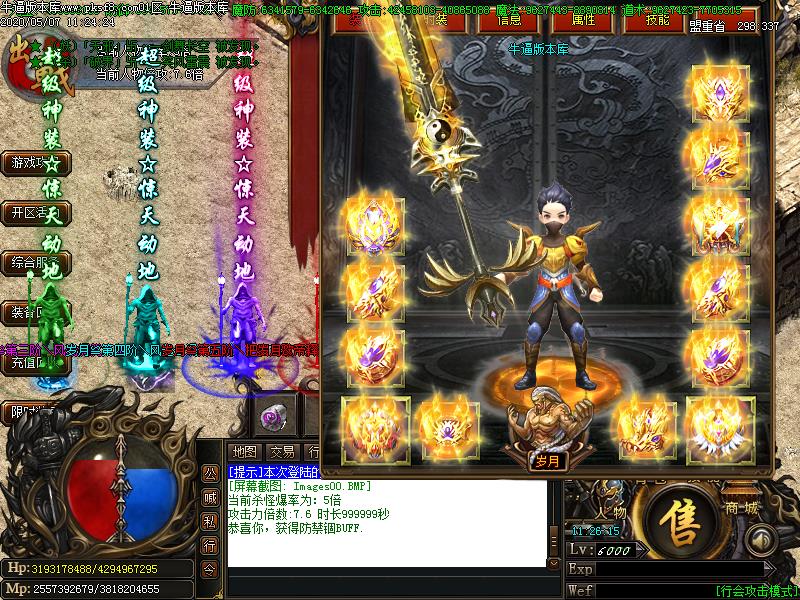Use the purple scroll item slot

click(273, 414)
